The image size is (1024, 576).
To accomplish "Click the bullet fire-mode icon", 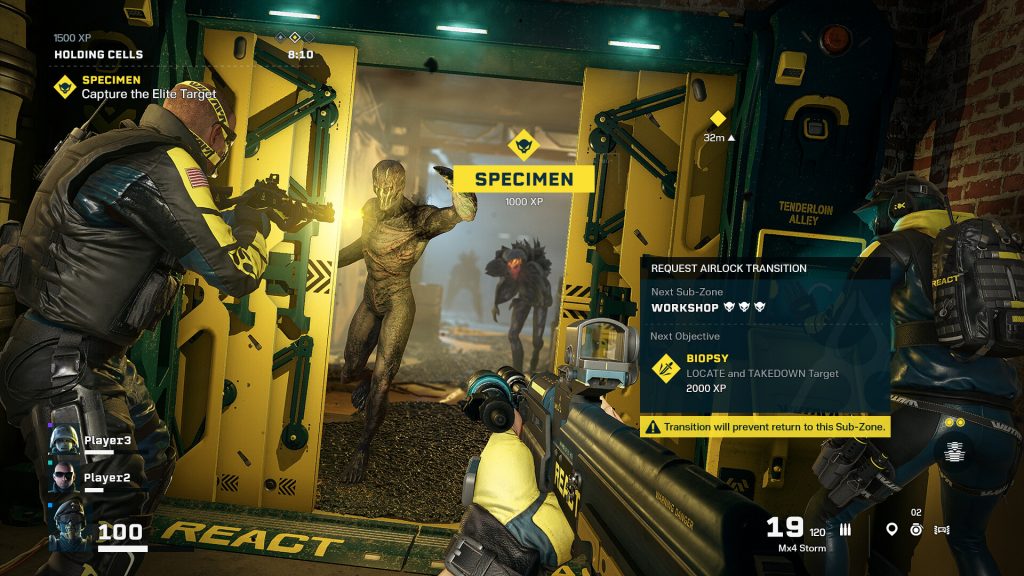I will [845, 530].
